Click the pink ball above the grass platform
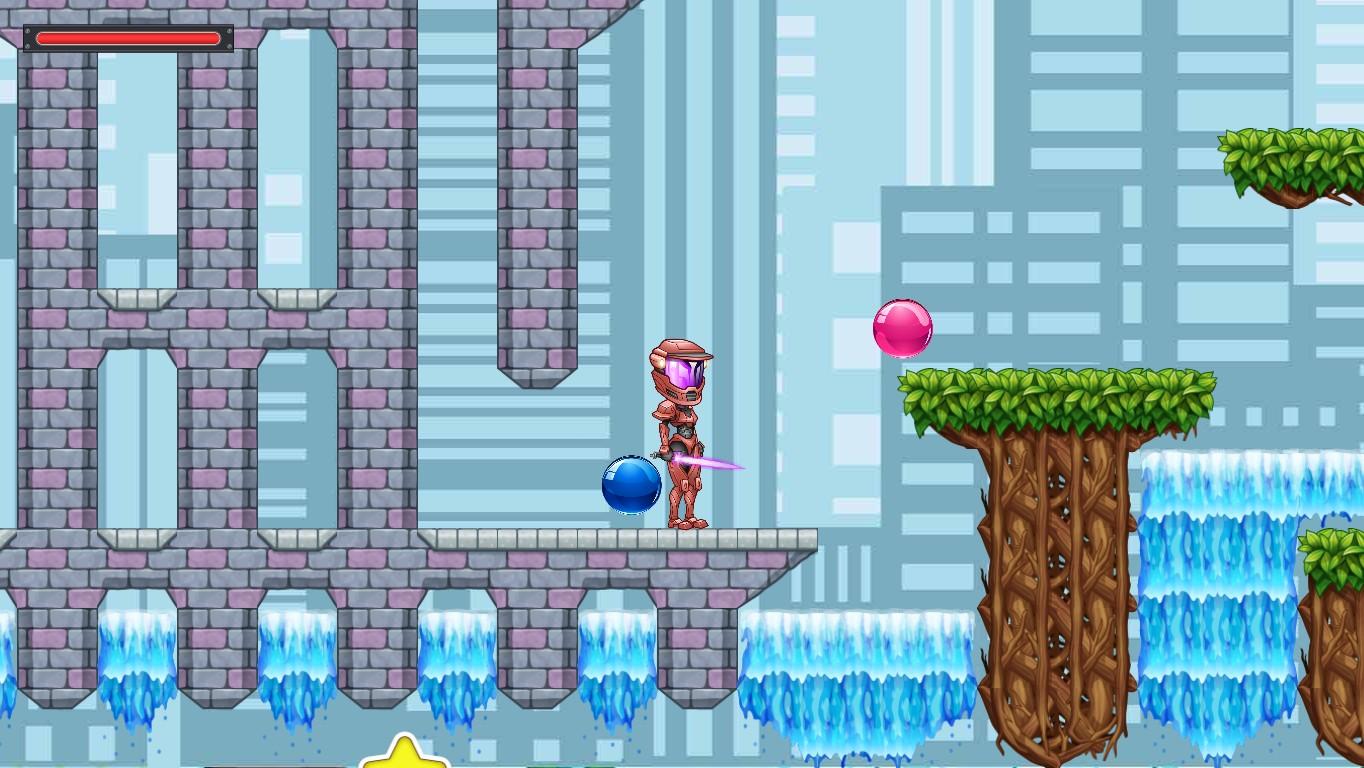 (x=903, y=327)
